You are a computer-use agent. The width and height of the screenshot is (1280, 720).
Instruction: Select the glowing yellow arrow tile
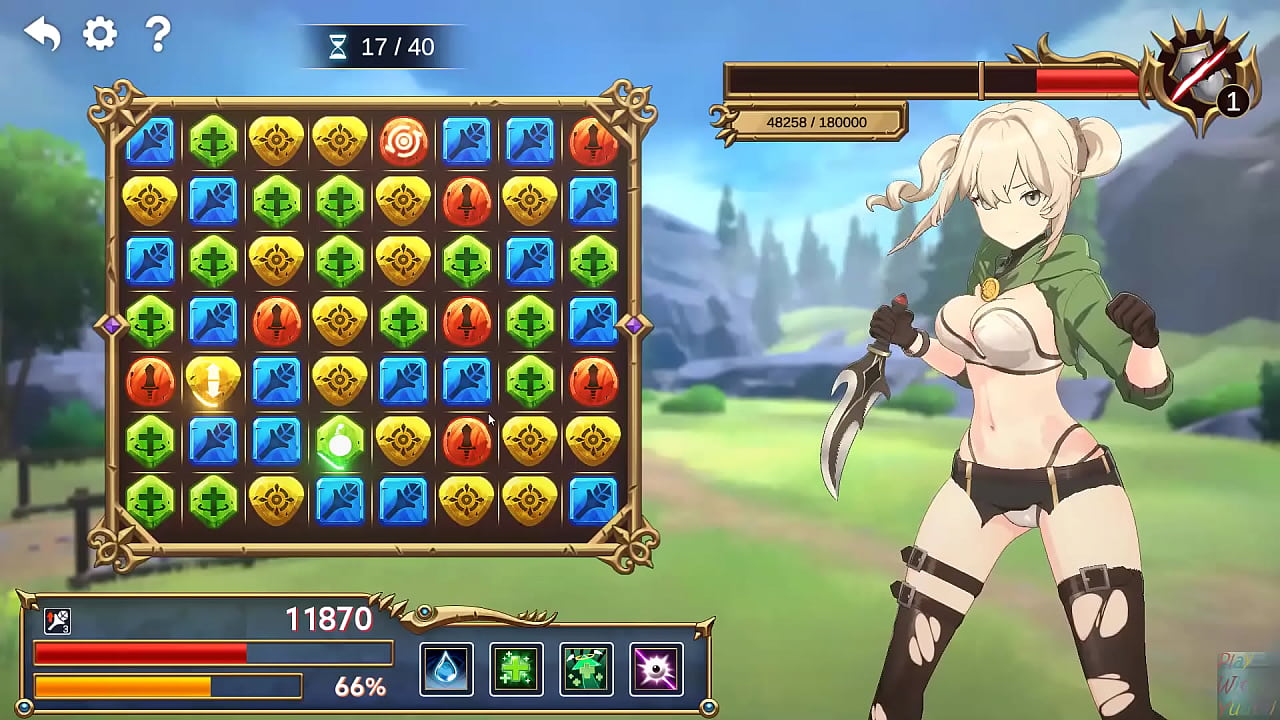tap(213, 382)
